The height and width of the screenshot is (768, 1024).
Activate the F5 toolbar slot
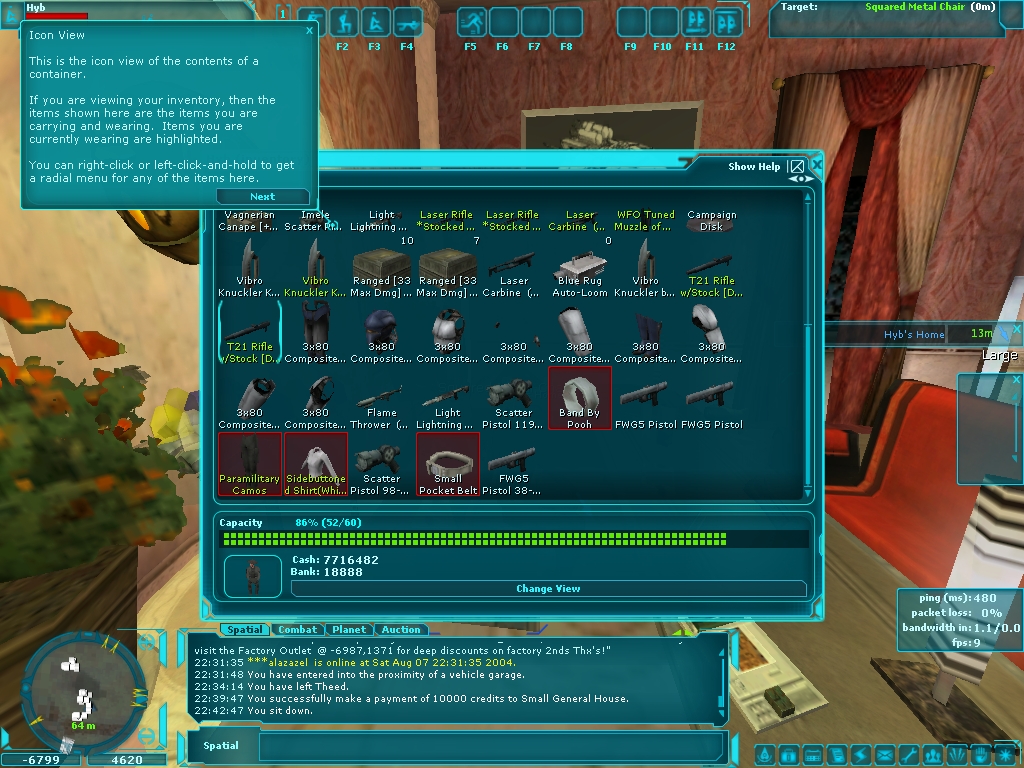click(472, 22)
